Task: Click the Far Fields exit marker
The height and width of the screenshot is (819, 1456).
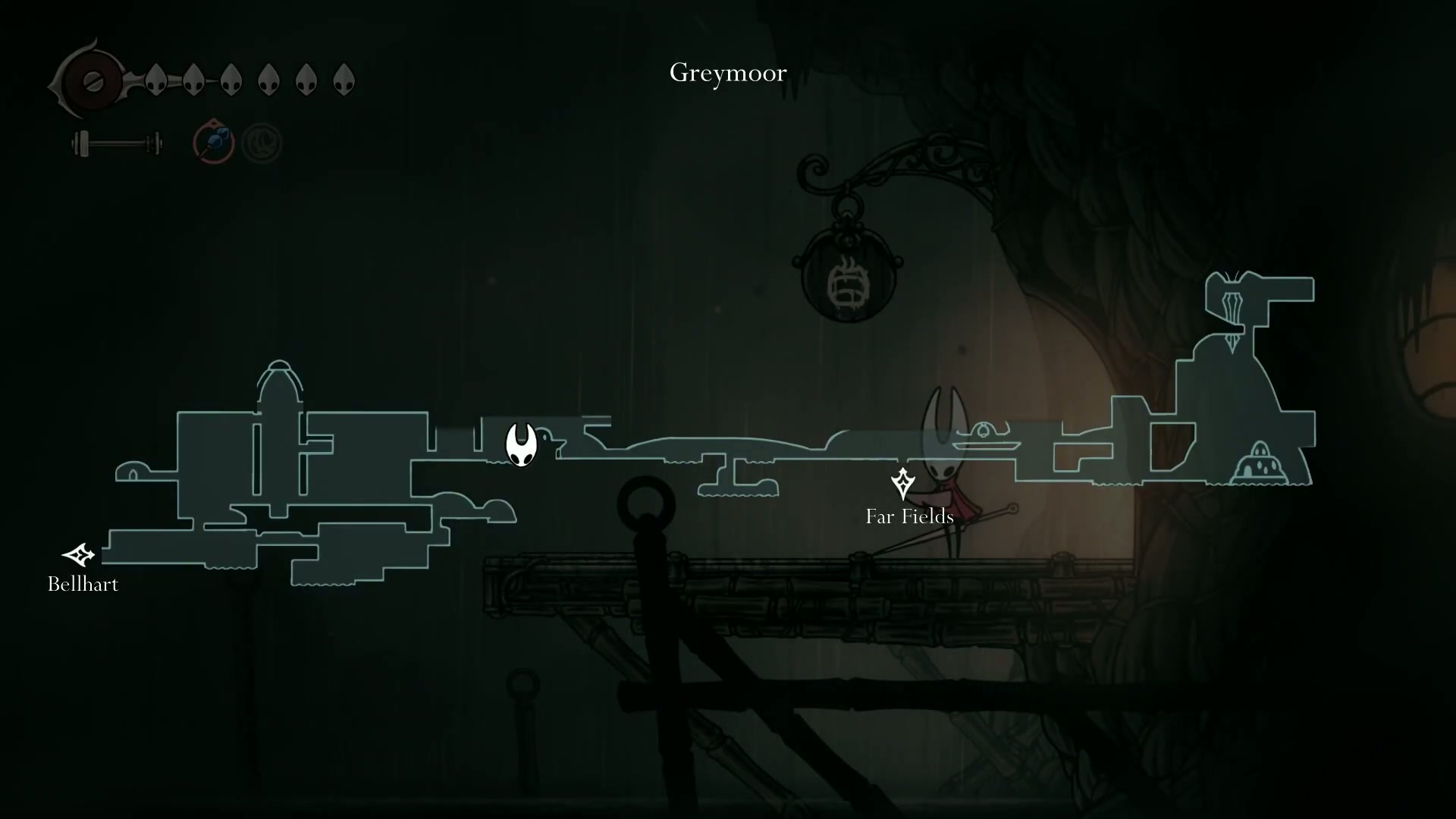Action: tap(902, 484)
